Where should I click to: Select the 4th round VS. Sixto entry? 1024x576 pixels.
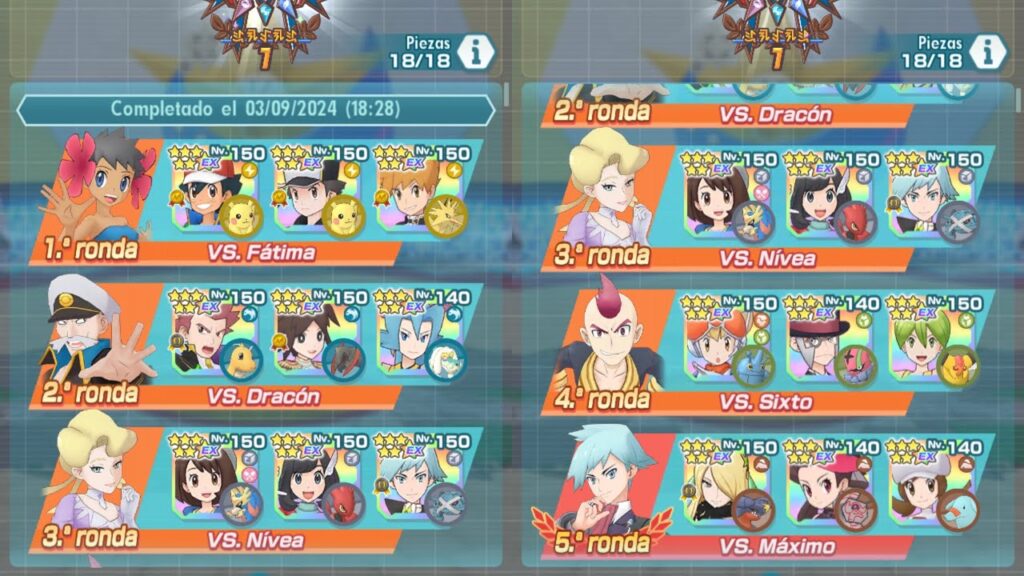tap(765, 402)
